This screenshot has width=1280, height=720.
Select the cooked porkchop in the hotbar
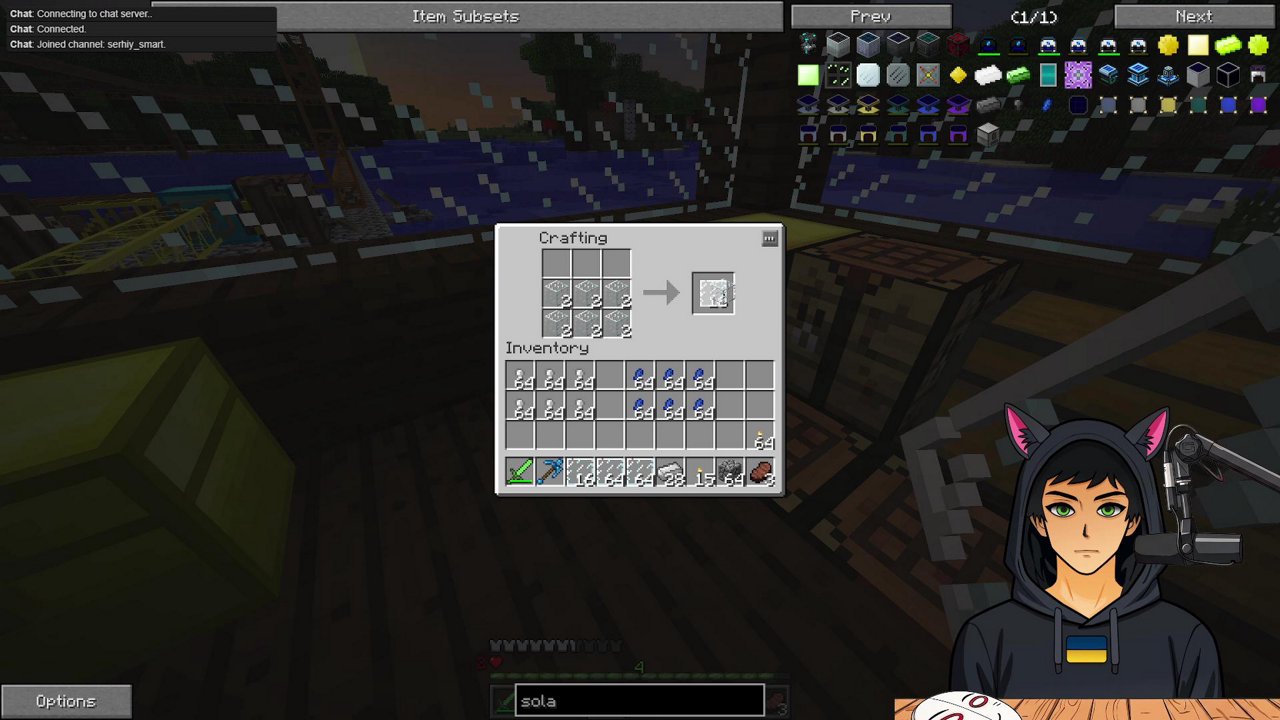(762, 472)
